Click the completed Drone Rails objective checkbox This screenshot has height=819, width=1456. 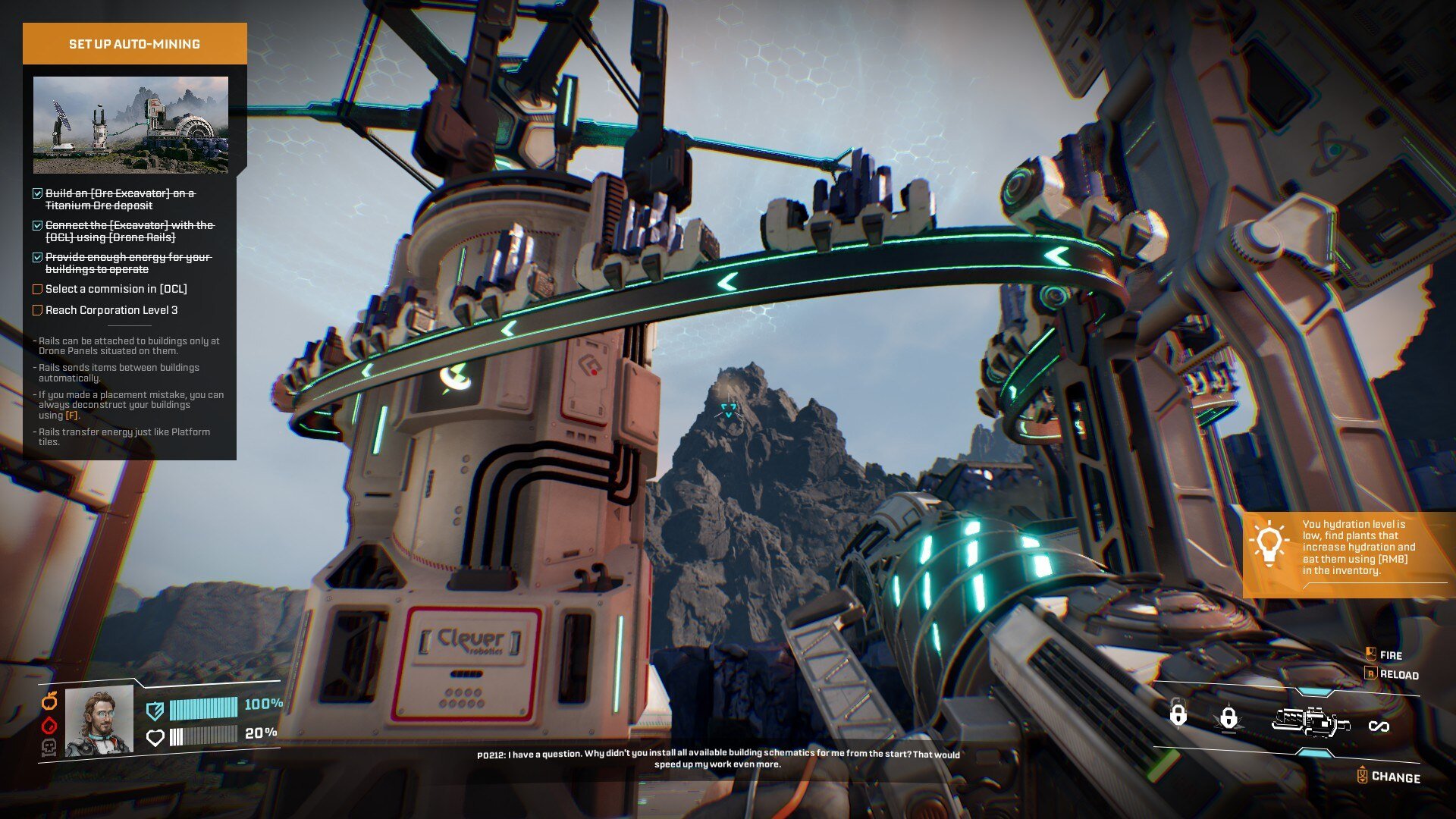click(37, 226)
